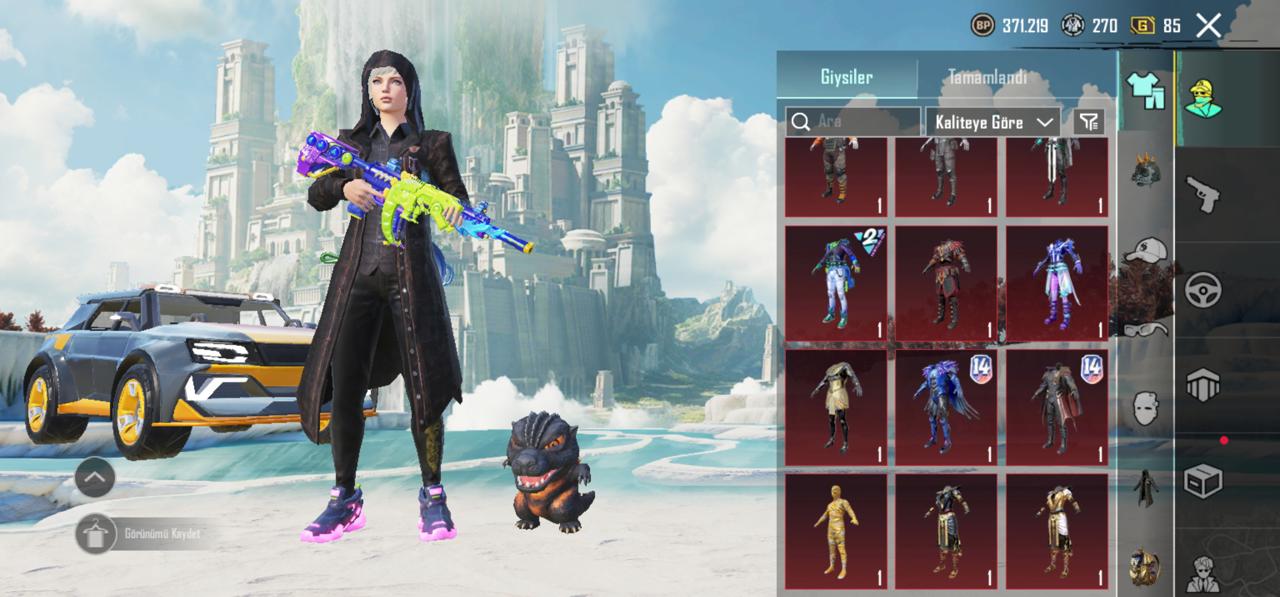Select the red-caped dark outfit with 14 badge
This screenshot has width=1280, height=597.
(x=1057, y=407)
